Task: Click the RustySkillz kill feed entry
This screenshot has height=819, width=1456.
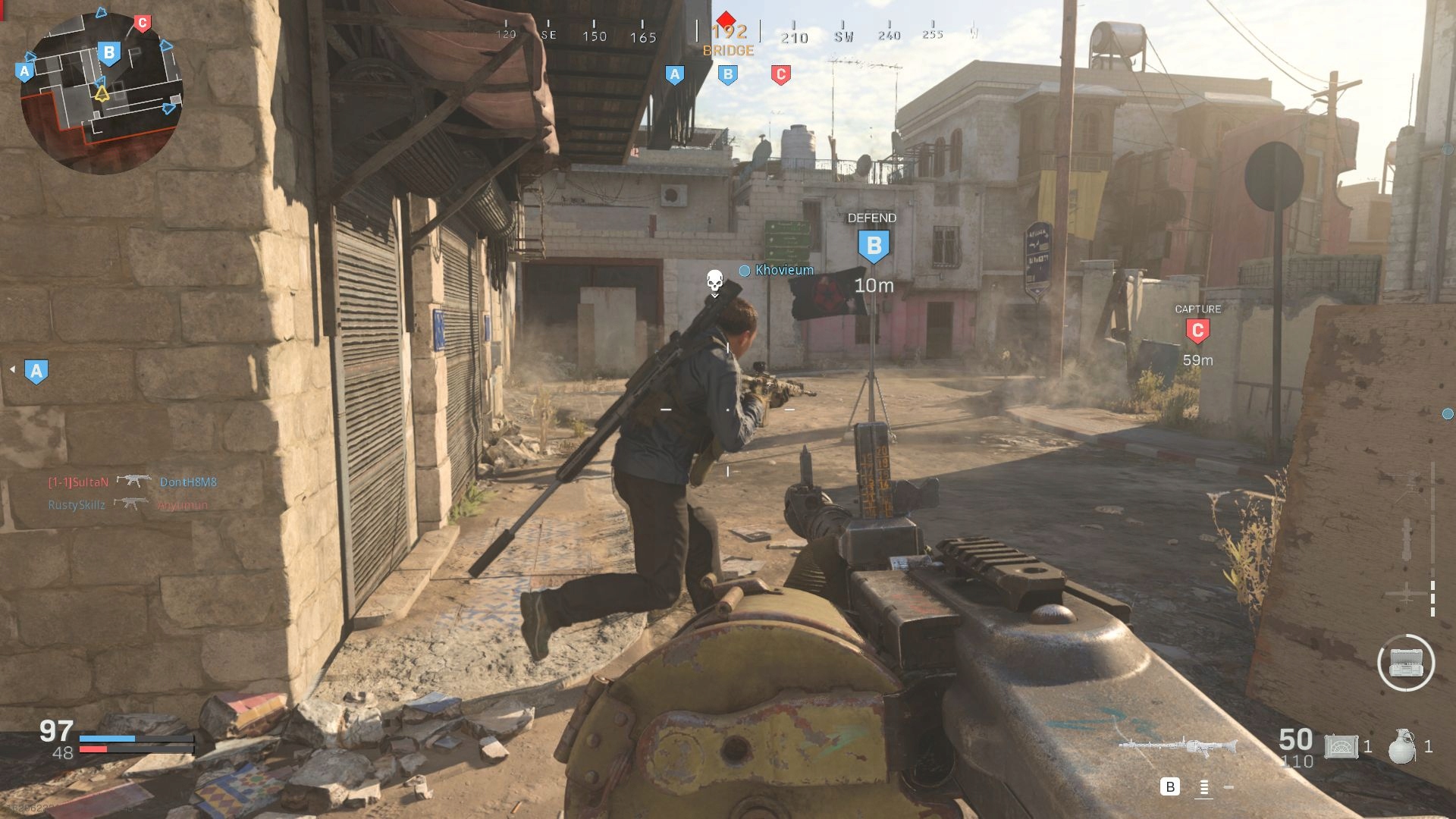Action: [77, 504]
